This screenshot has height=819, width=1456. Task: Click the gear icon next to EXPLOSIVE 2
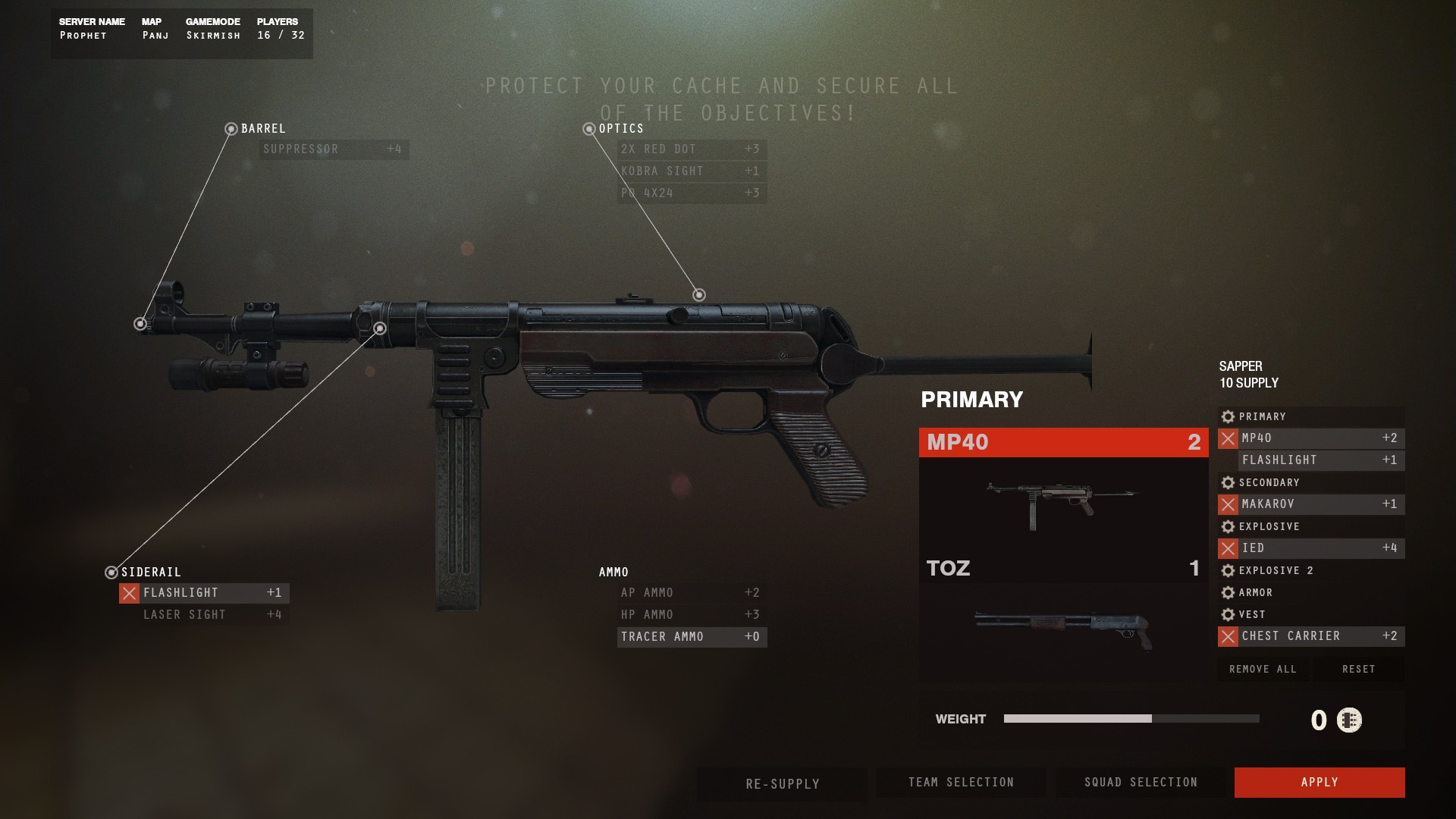click(x=1227, y=570)
